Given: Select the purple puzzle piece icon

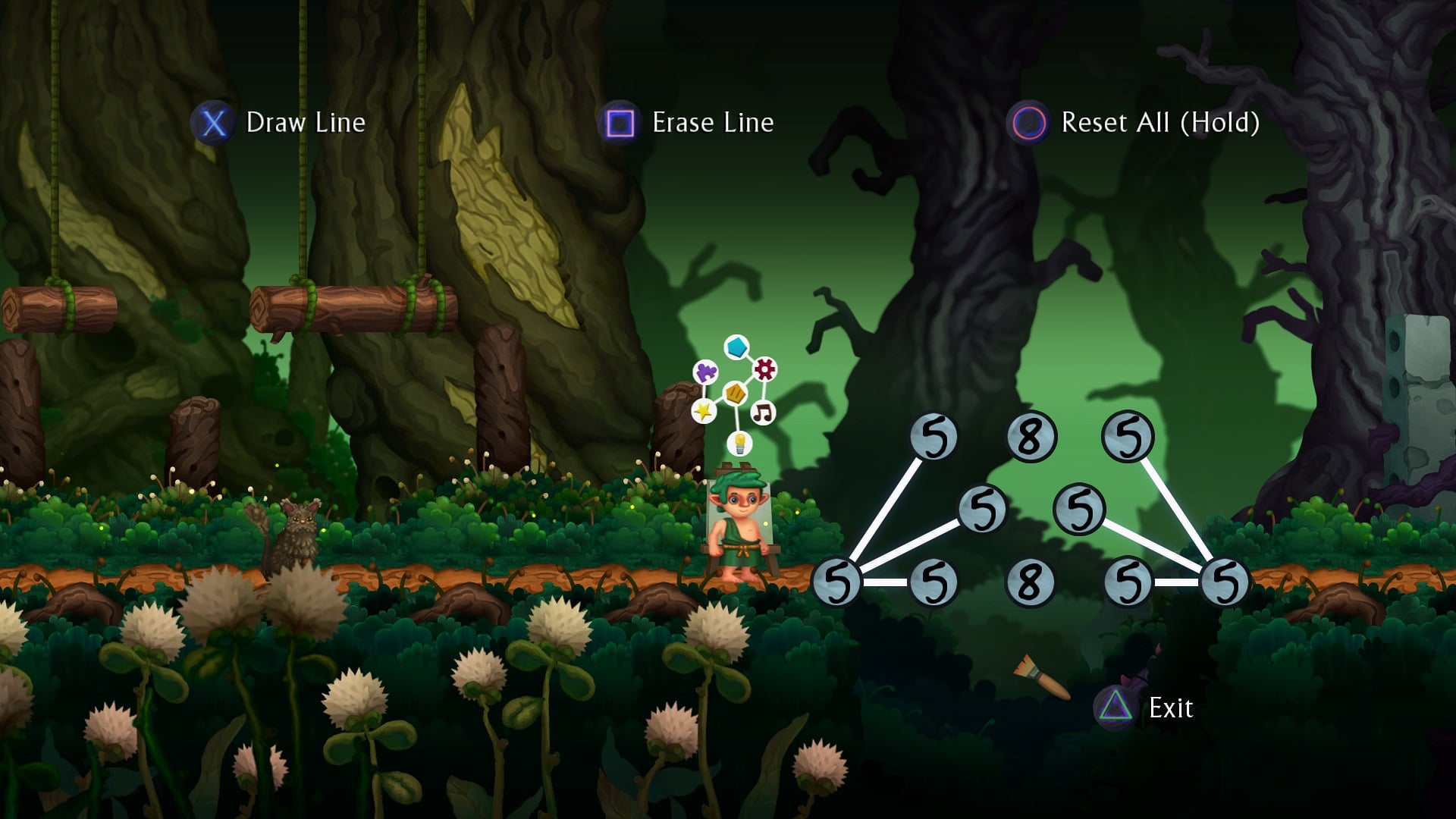Looking at the screenshot, I should tap(706, 372).
